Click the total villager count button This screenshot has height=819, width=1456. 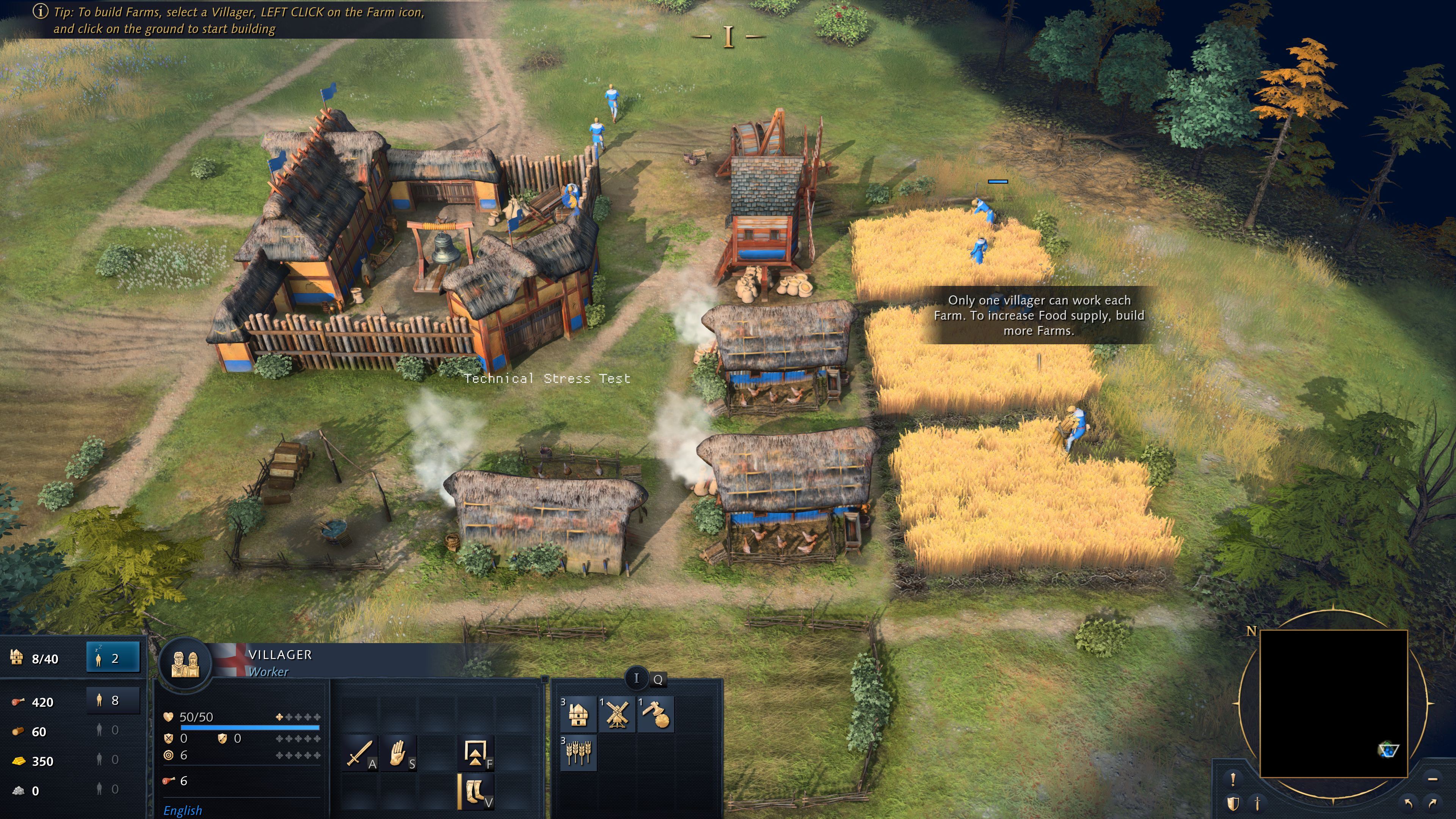pos(113,701)
